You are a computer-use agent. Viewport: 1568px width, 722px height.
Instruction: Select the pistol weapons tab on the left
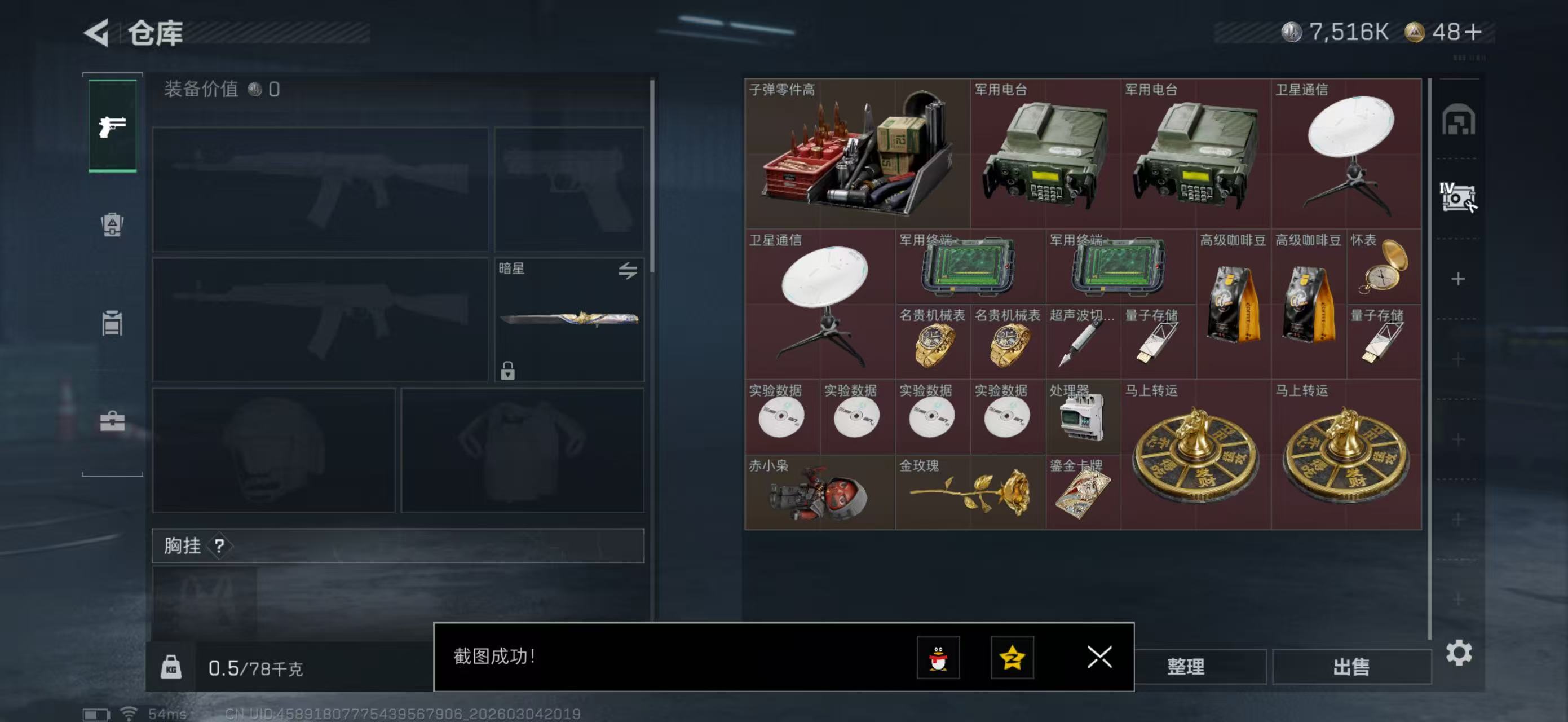click(x=113, y=126)
